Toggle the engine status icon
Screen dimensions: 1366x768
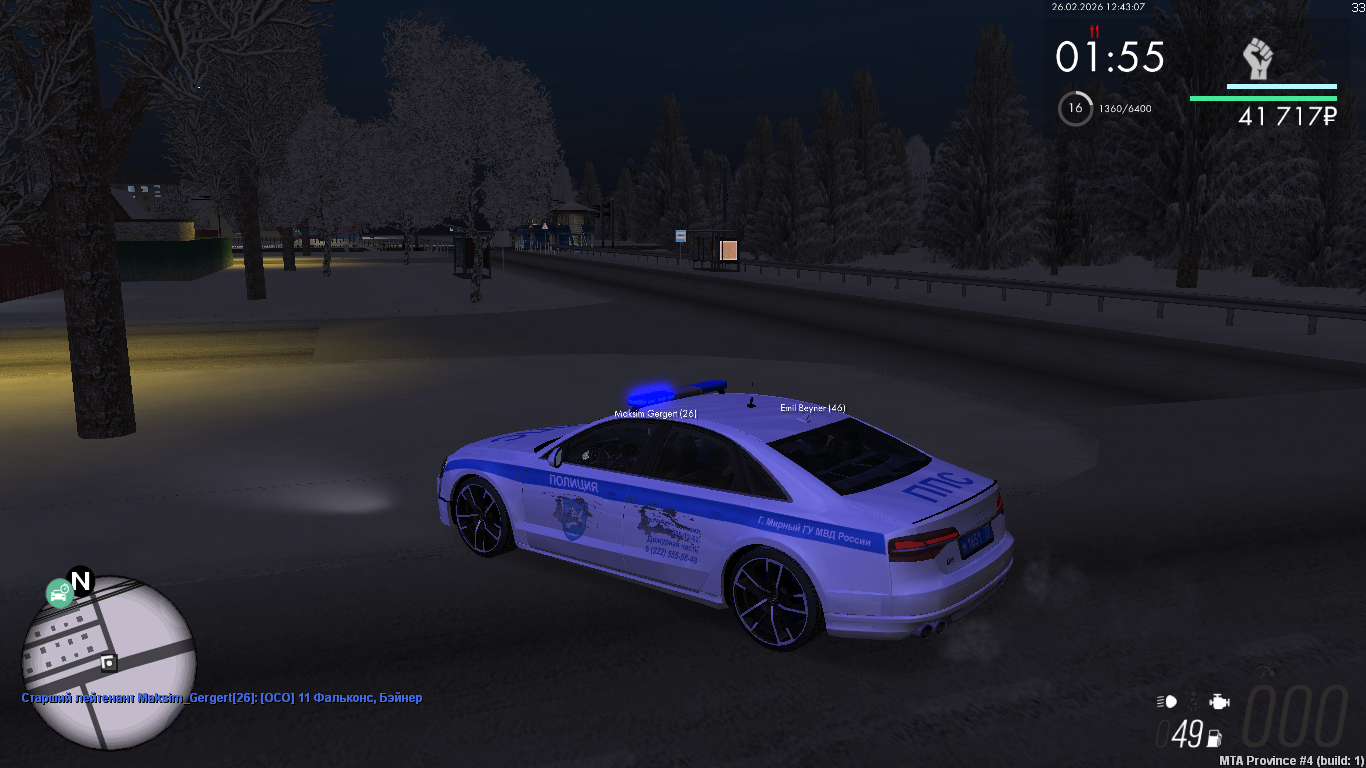1218,702
